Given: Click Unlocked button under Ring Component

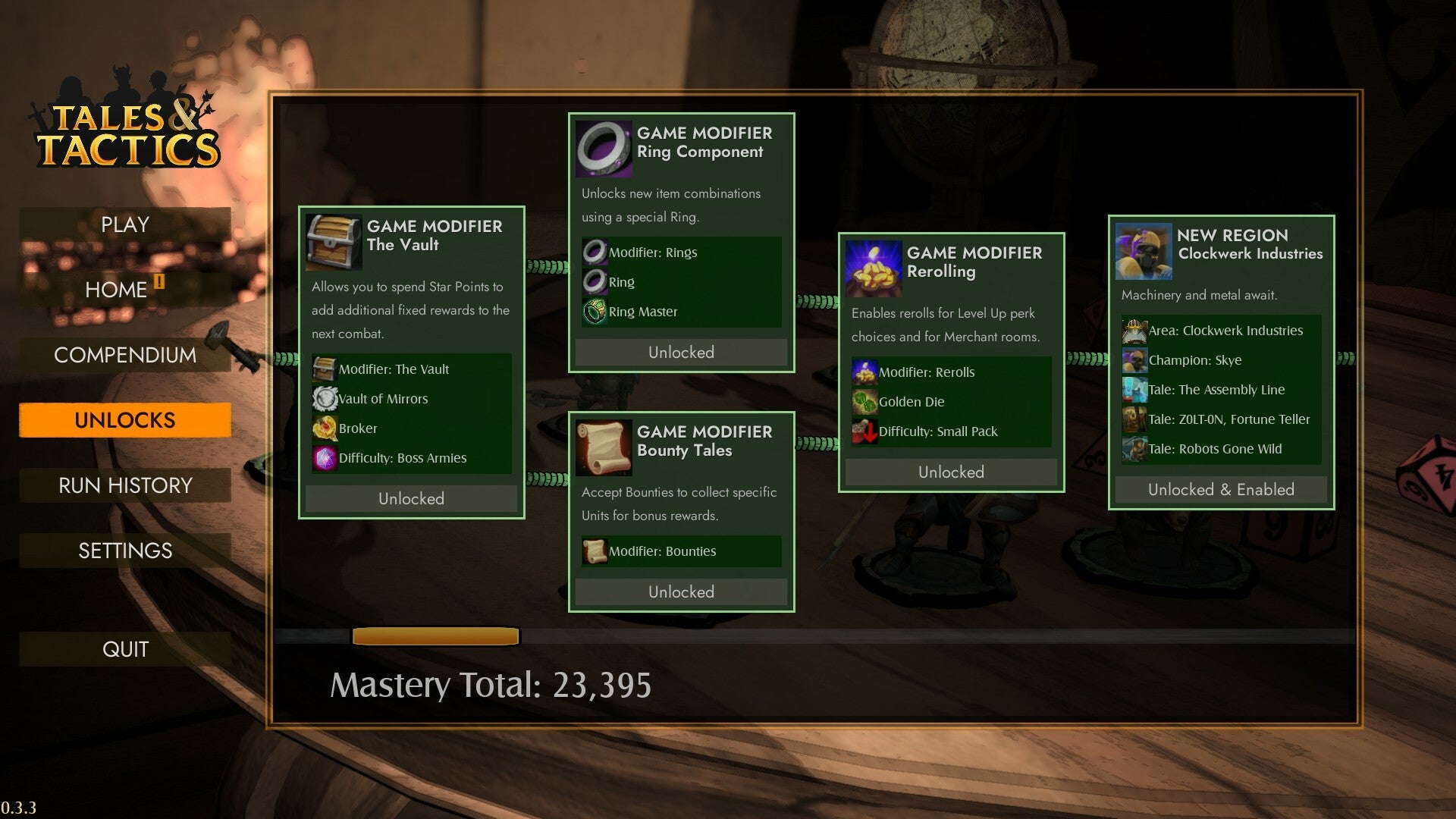Looking at the screenshot, I should (x=681, y=353).
